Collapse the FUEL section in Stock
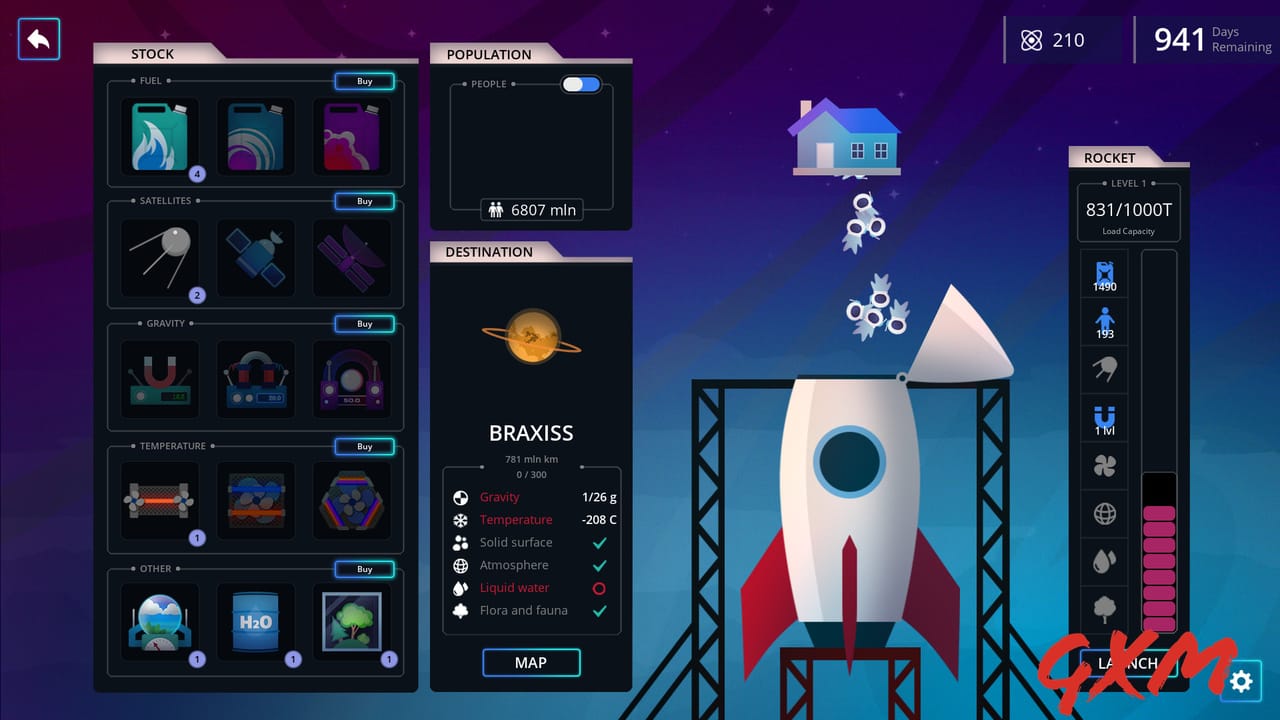Viewport: 1280px width, 720px height. tap(150, 80)
